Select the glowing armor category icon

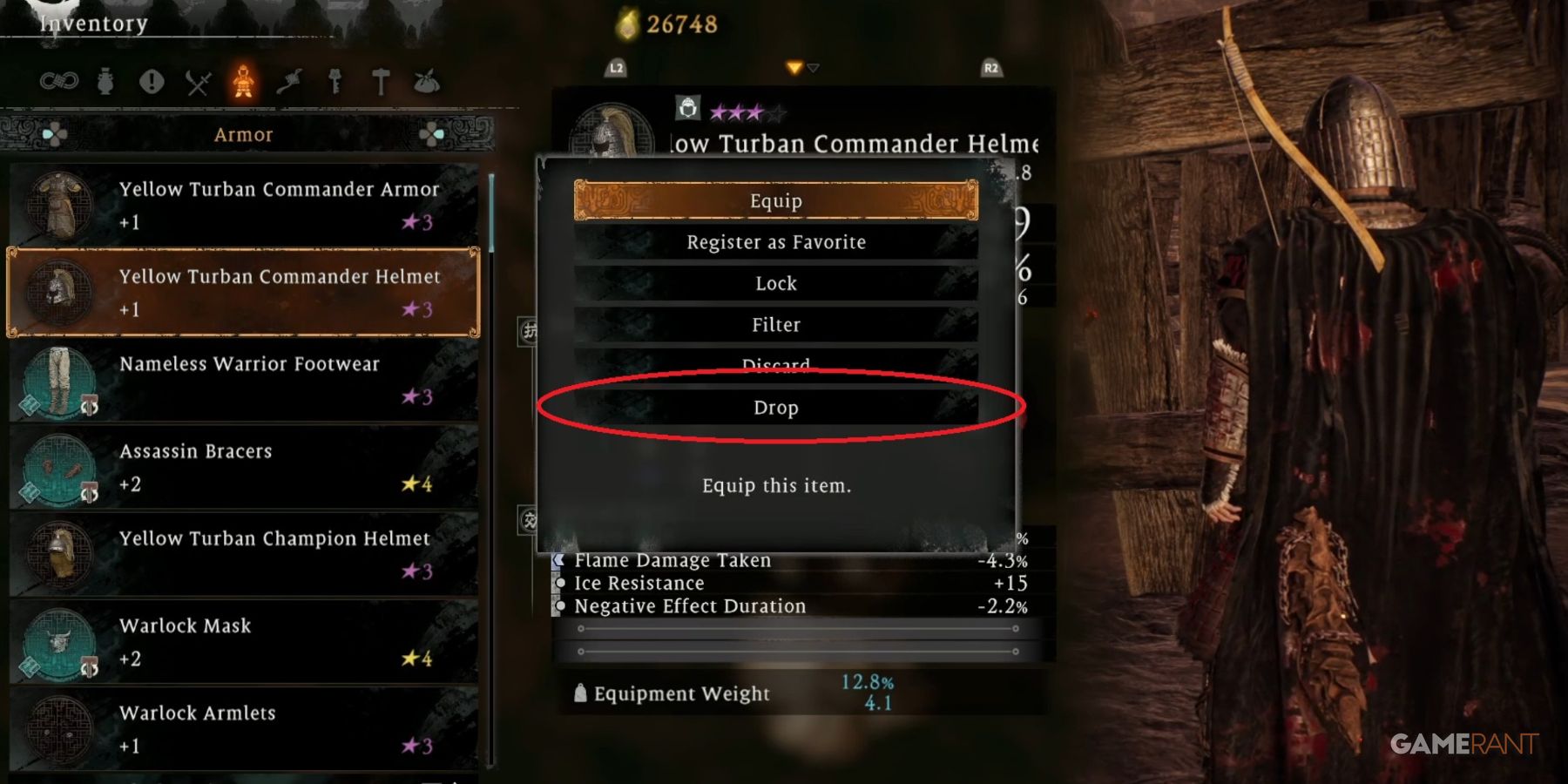tap(244, 80)
